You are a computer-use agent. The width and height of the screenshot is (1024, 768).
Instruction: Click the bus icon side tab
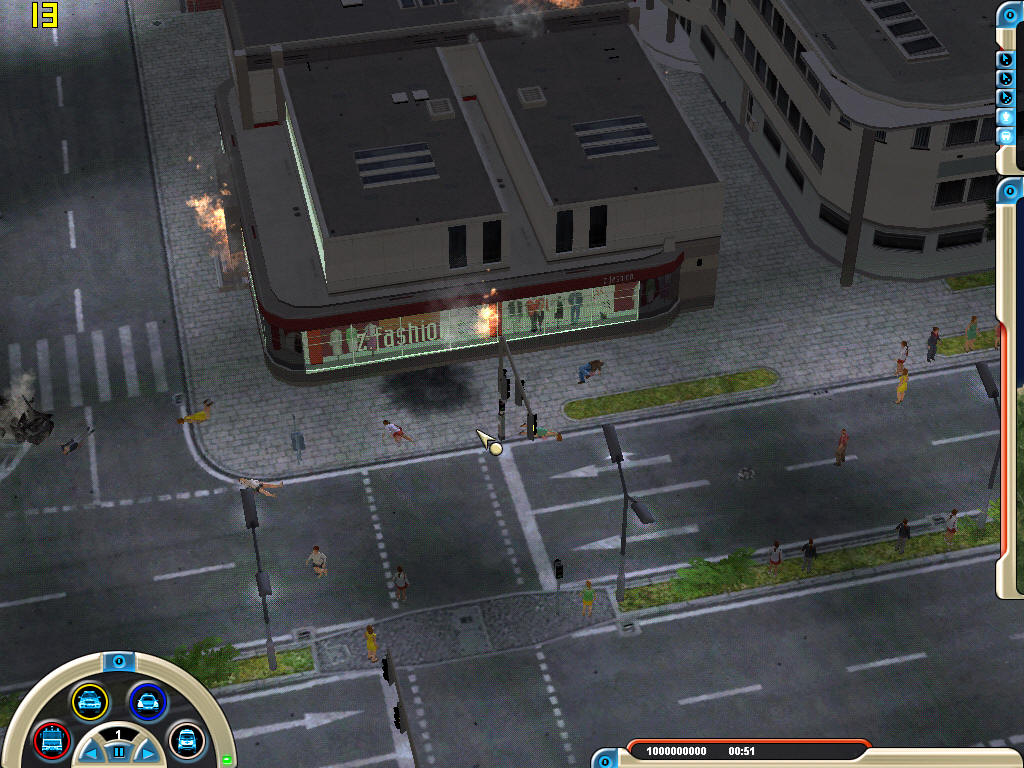(1006, 135)
